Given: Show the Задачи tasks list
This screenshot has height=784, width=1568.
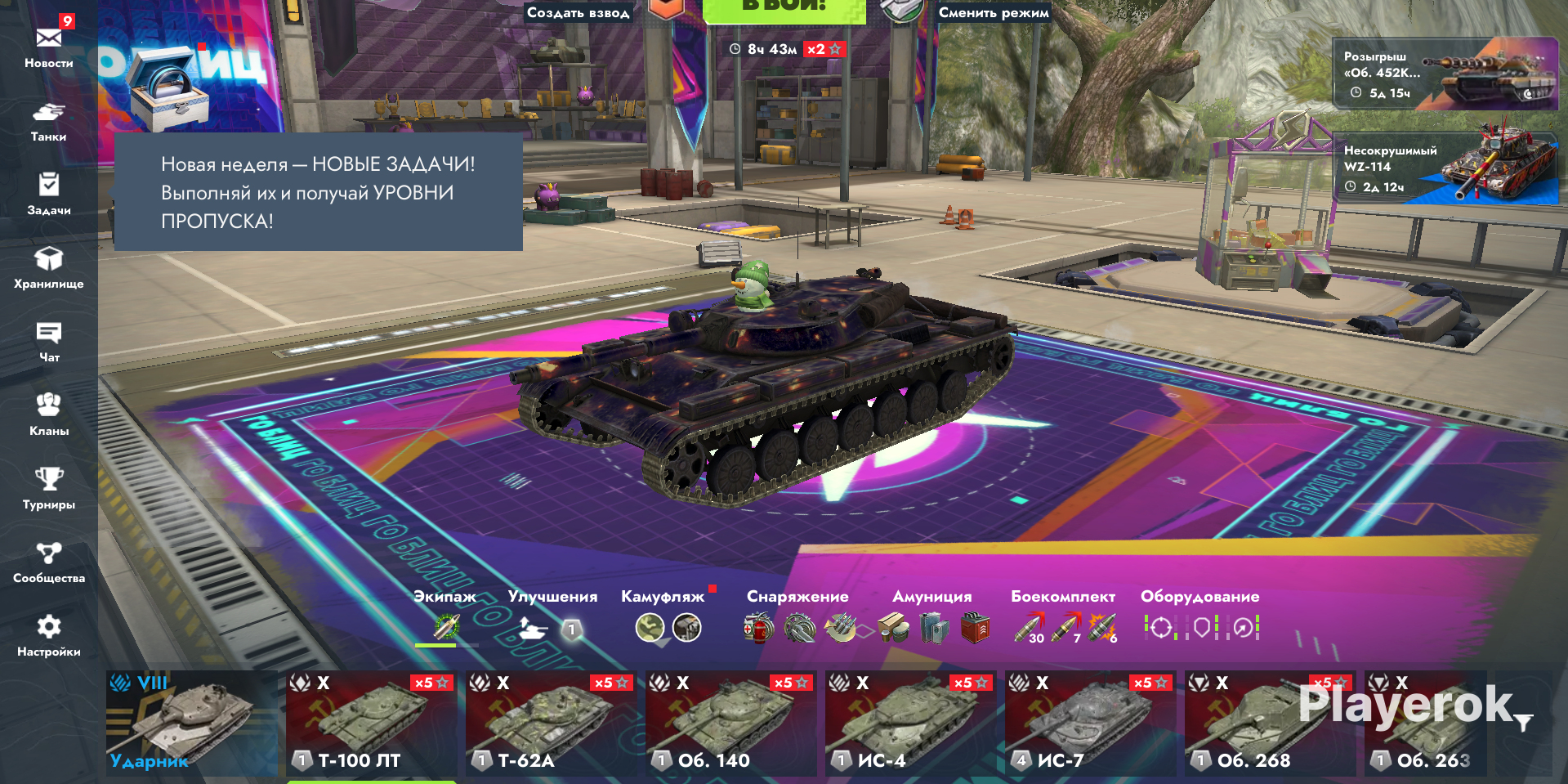Looking at the screenshot, I should click(x=49, y=194).
